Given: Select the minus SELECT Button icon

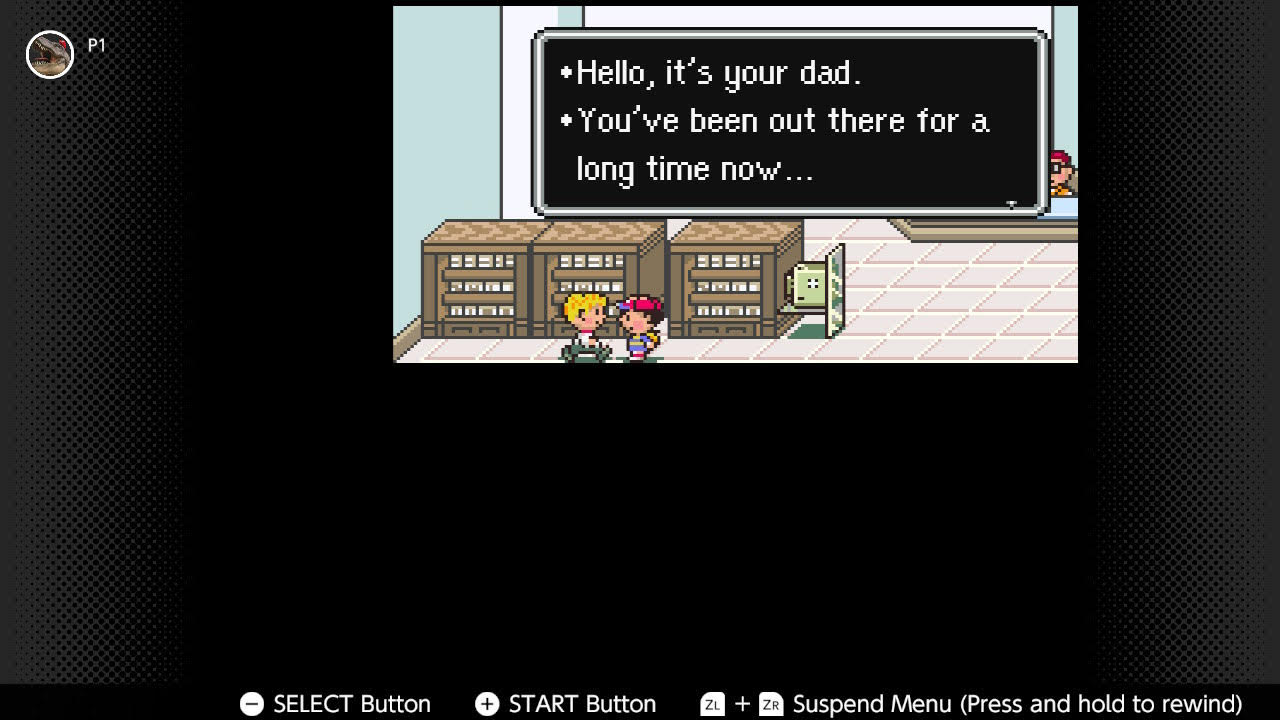Looking at the screenshot, I should tap(250, 704).
